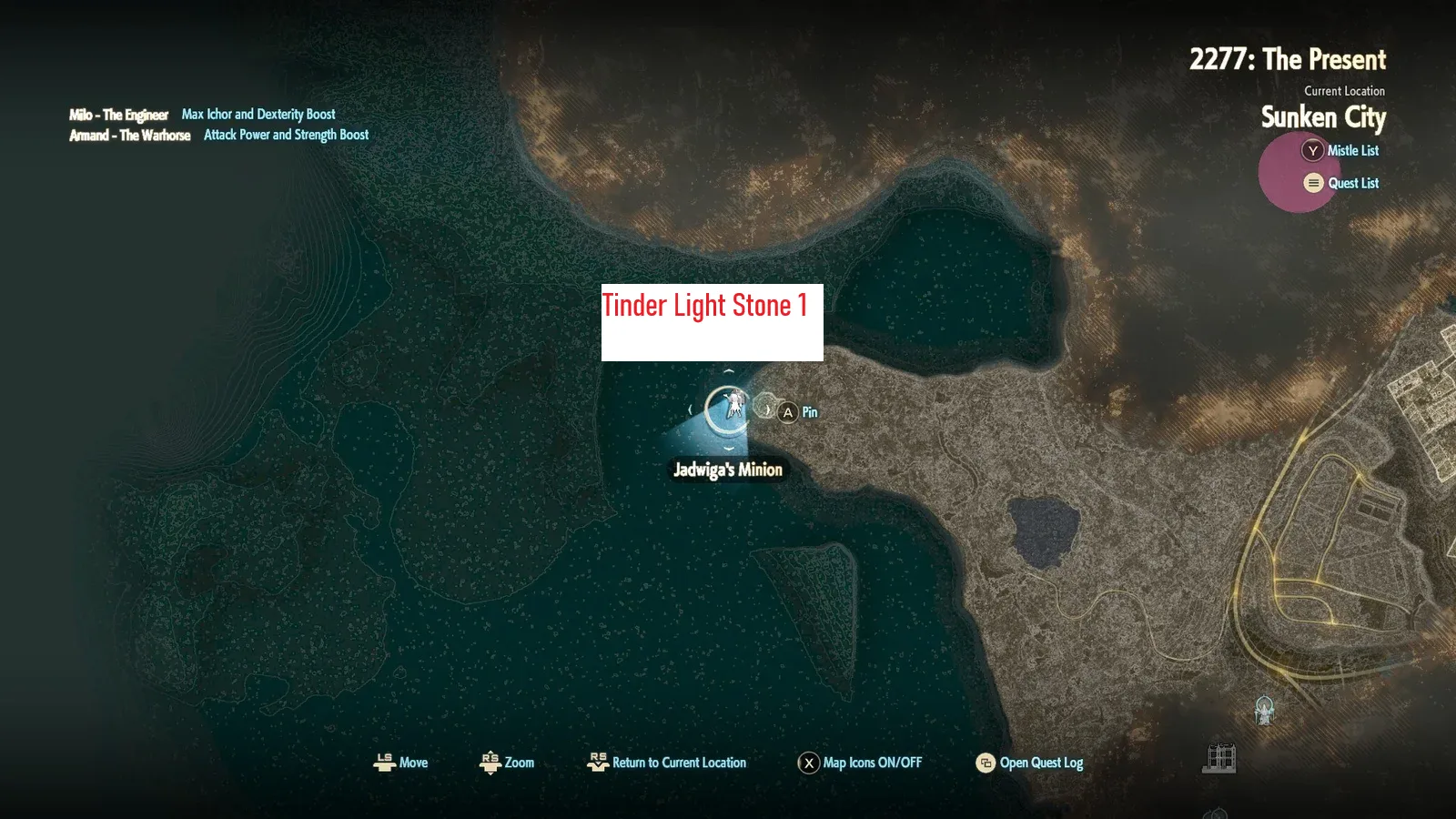Select the Jadwiga's Minion map marker
1456x819 pixels.
[728, 409]
